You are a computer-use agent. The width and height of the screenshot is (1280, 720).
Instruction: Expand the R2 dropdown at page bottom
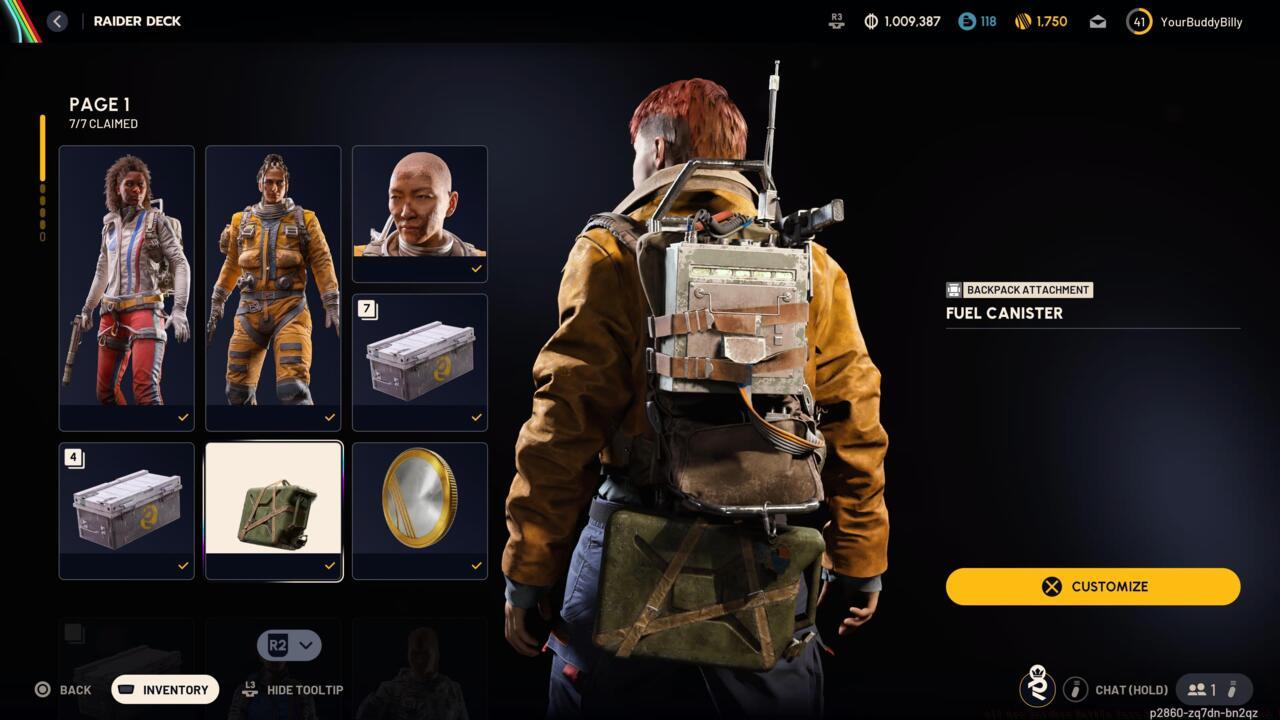288,645
